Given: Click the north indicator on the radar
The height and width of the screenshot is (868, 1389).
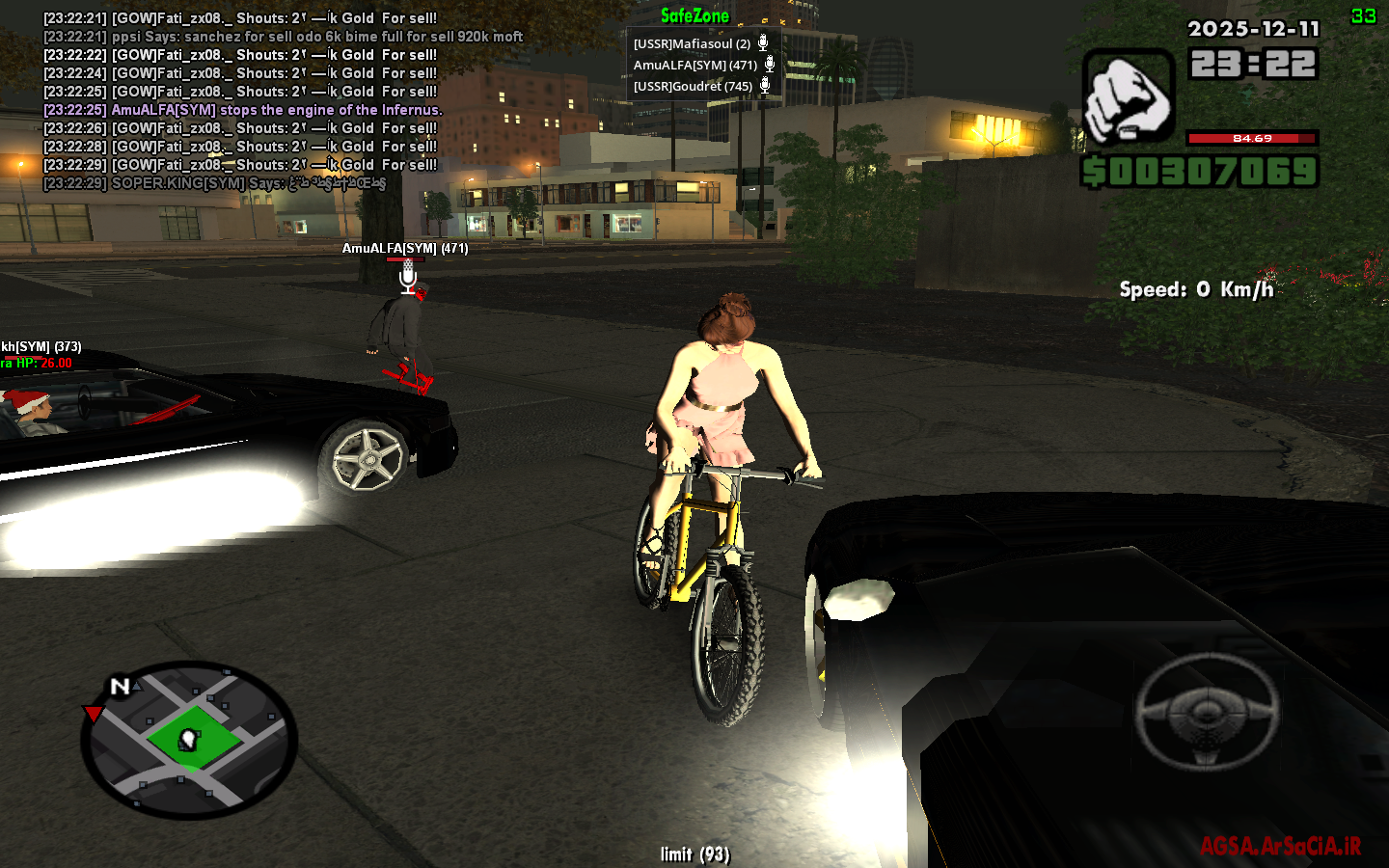Looking at the screenshot, I should point(118,687).
